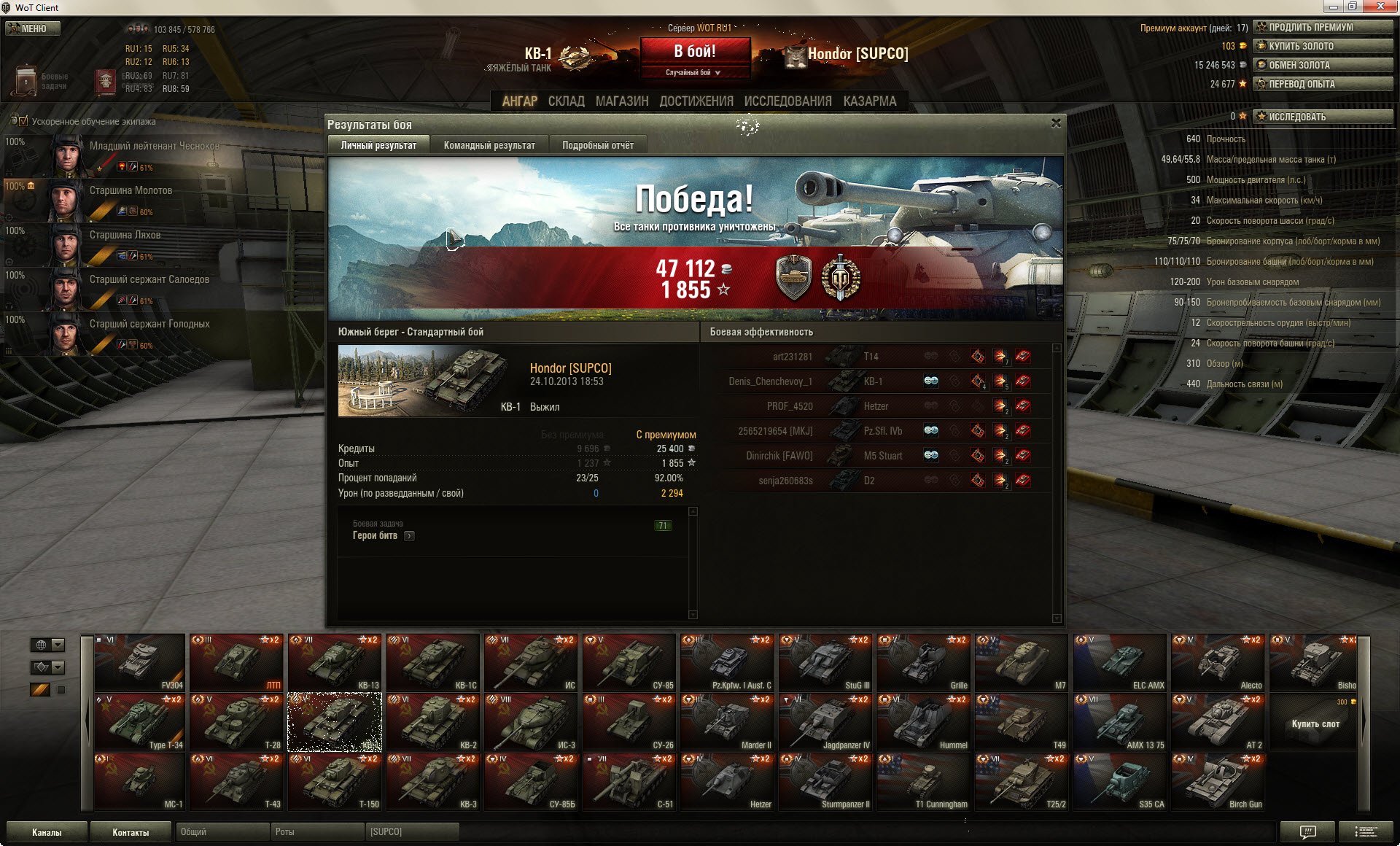Go to the СКЛАД section
Image resolution: width=1400 pixels, height=846 pixels.
click(566, 101)
